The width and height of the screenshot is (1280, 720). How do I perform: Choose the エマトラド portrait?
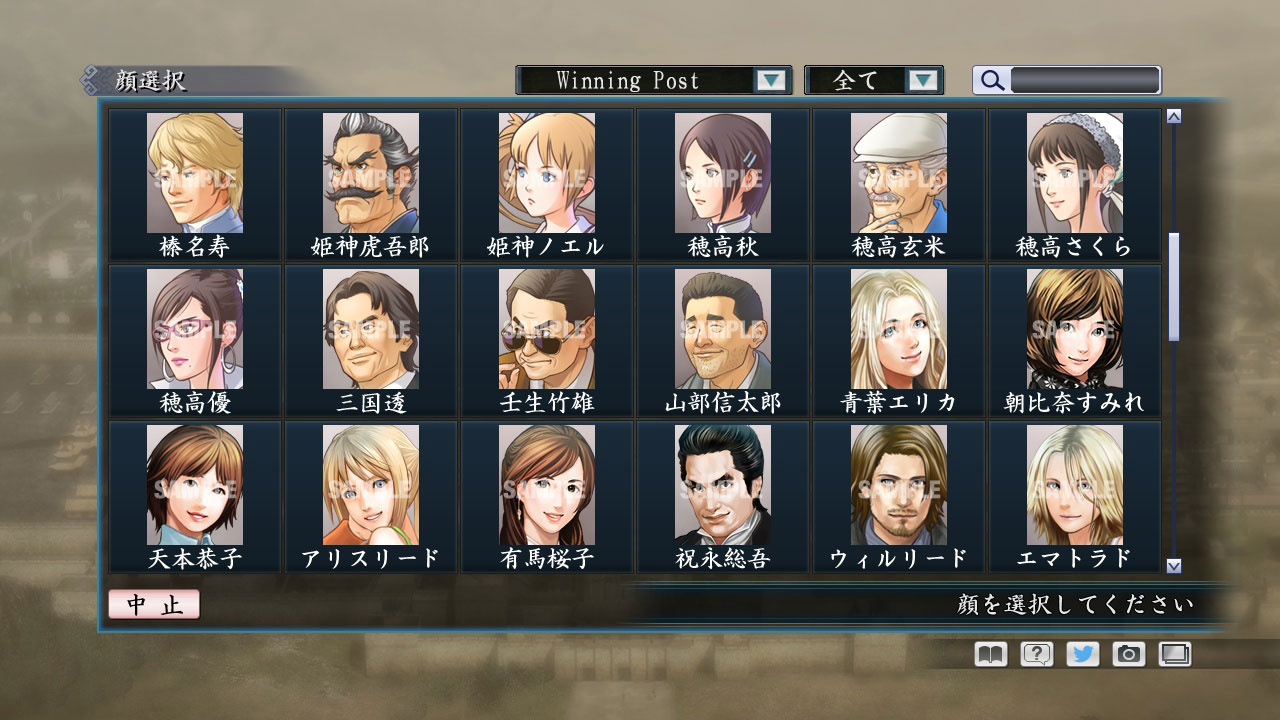1074,485
